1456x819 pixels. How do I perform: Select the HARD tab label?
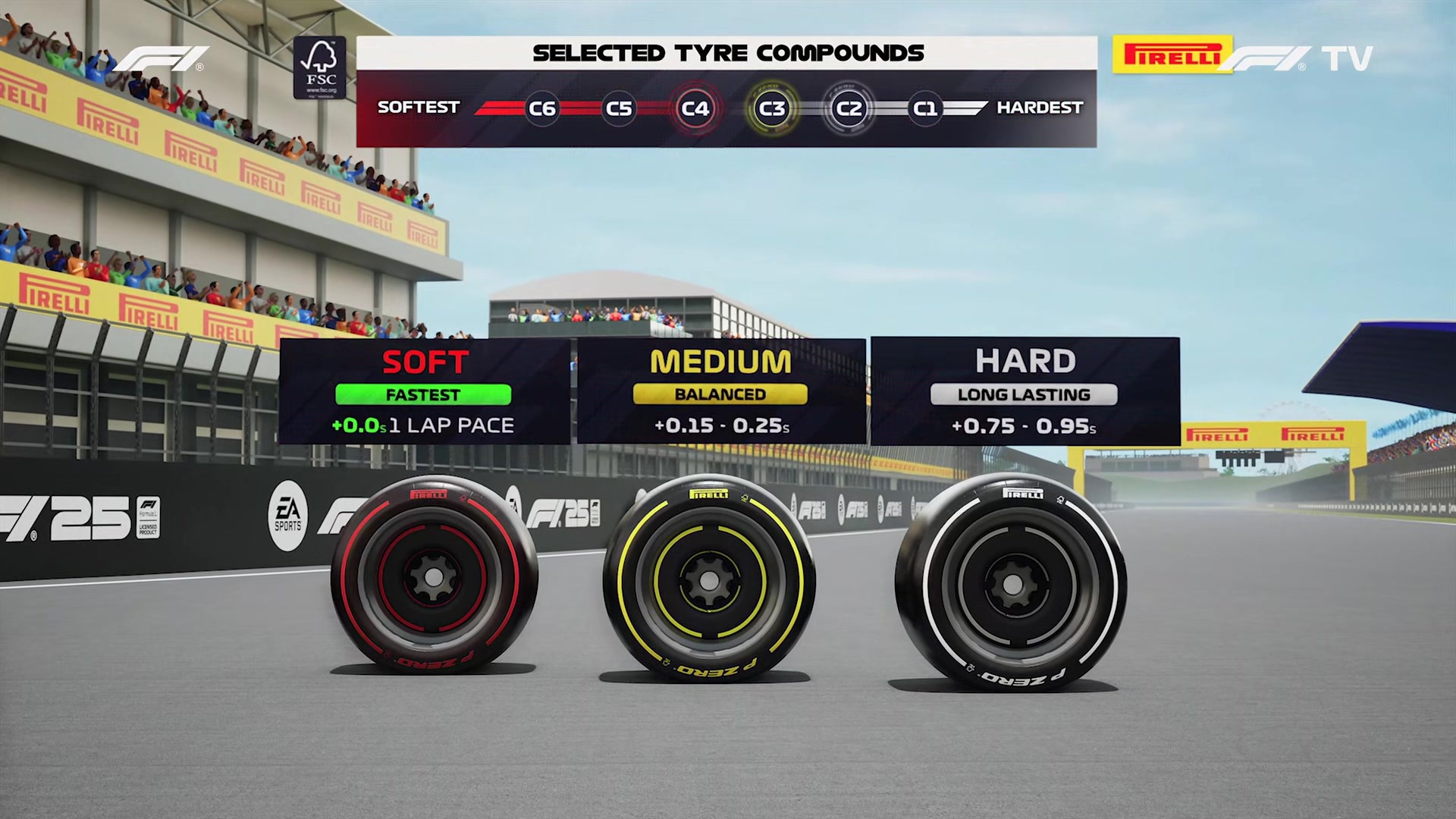click(x=1026, y=360)
